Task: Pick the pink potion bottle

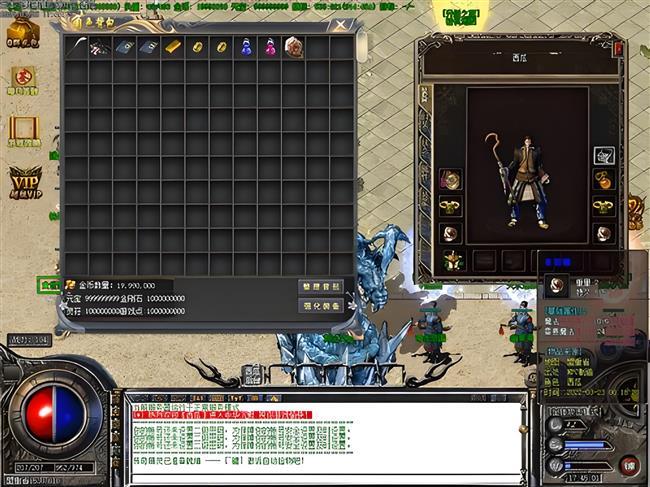Action: tap(269, 47)
